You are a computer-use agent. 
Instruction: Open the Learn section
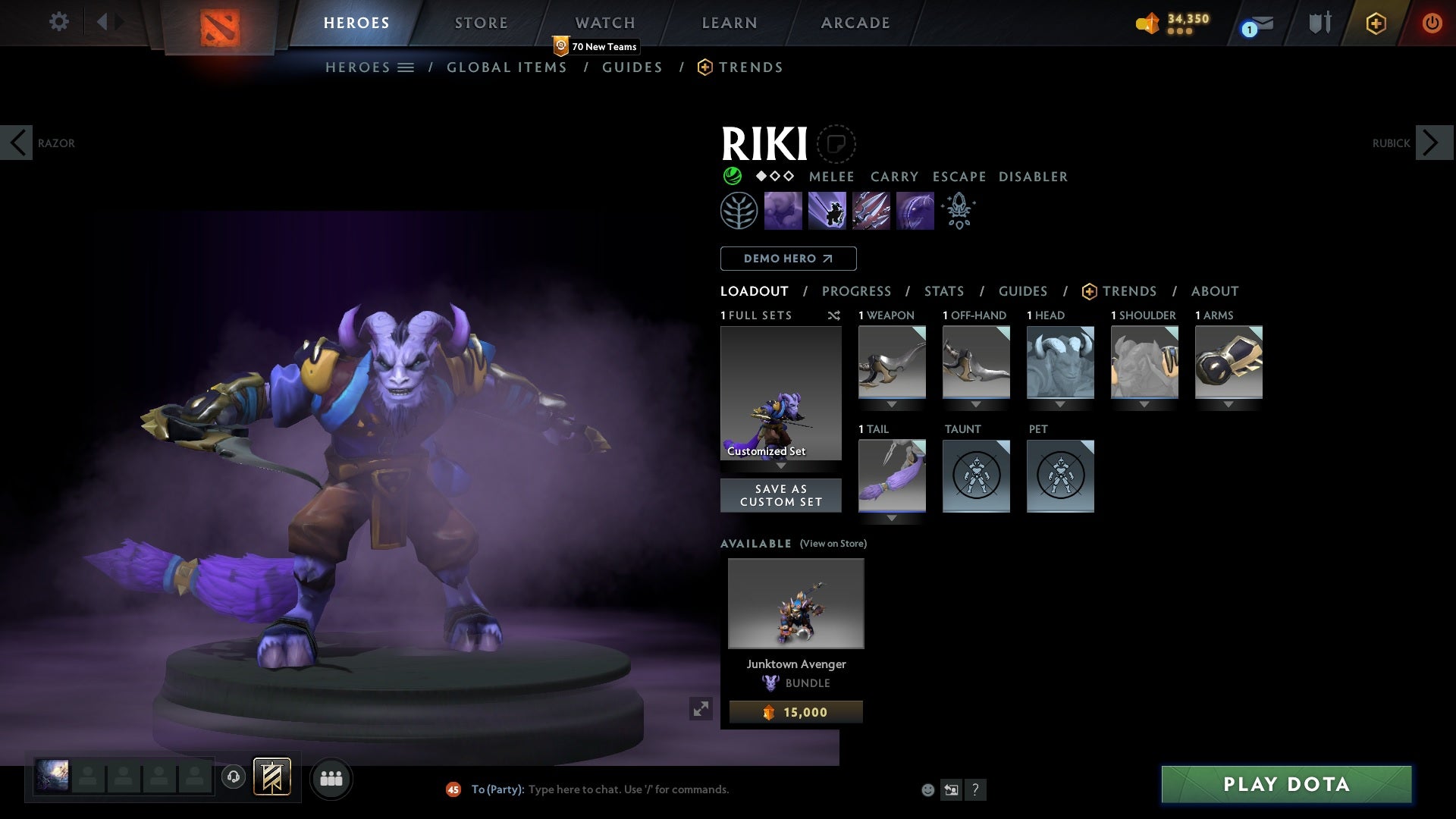pos(729,23)
